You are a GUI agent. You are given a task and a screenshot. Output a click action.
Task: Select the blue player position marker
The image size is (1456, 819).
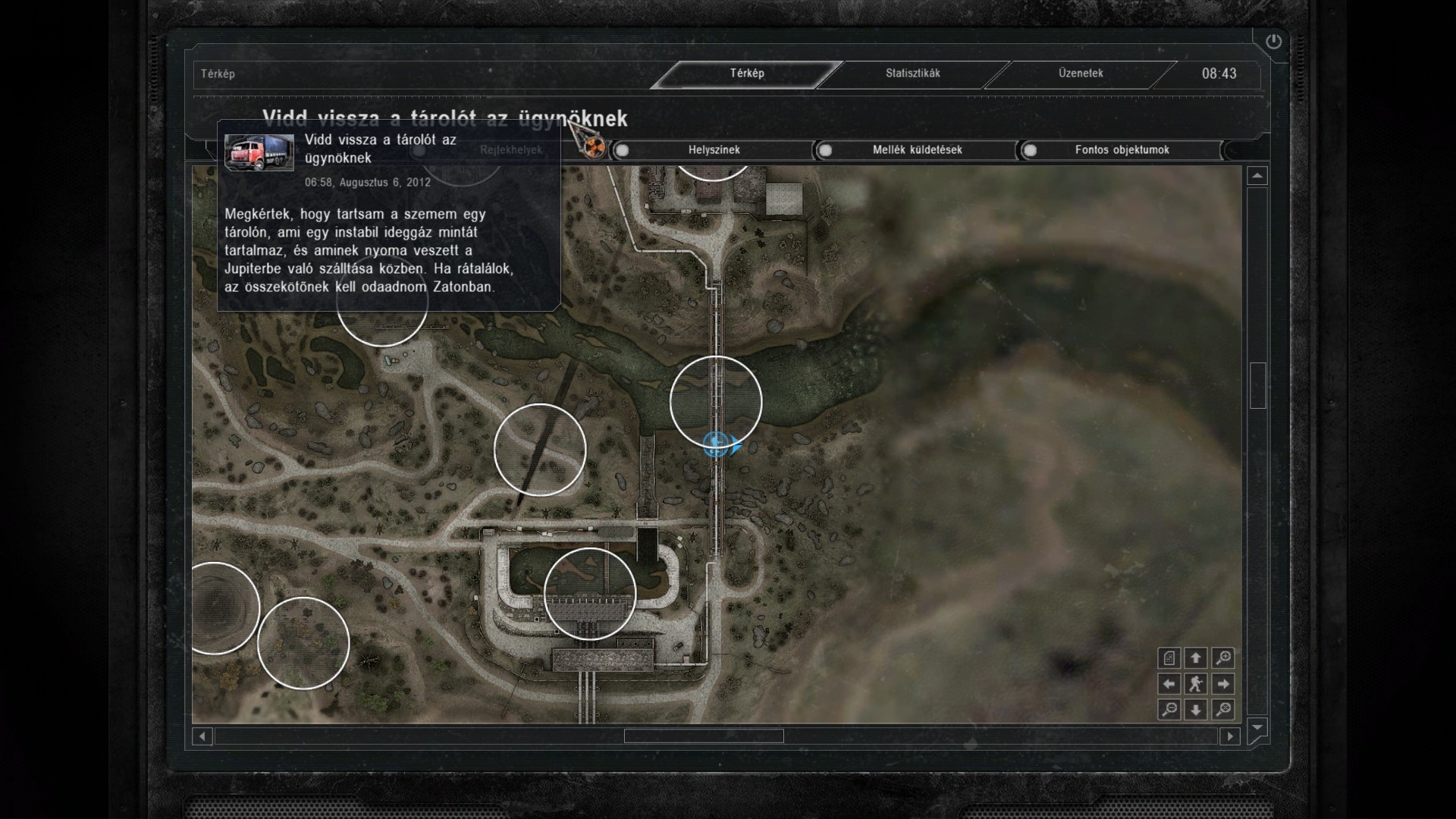(716, 444)
